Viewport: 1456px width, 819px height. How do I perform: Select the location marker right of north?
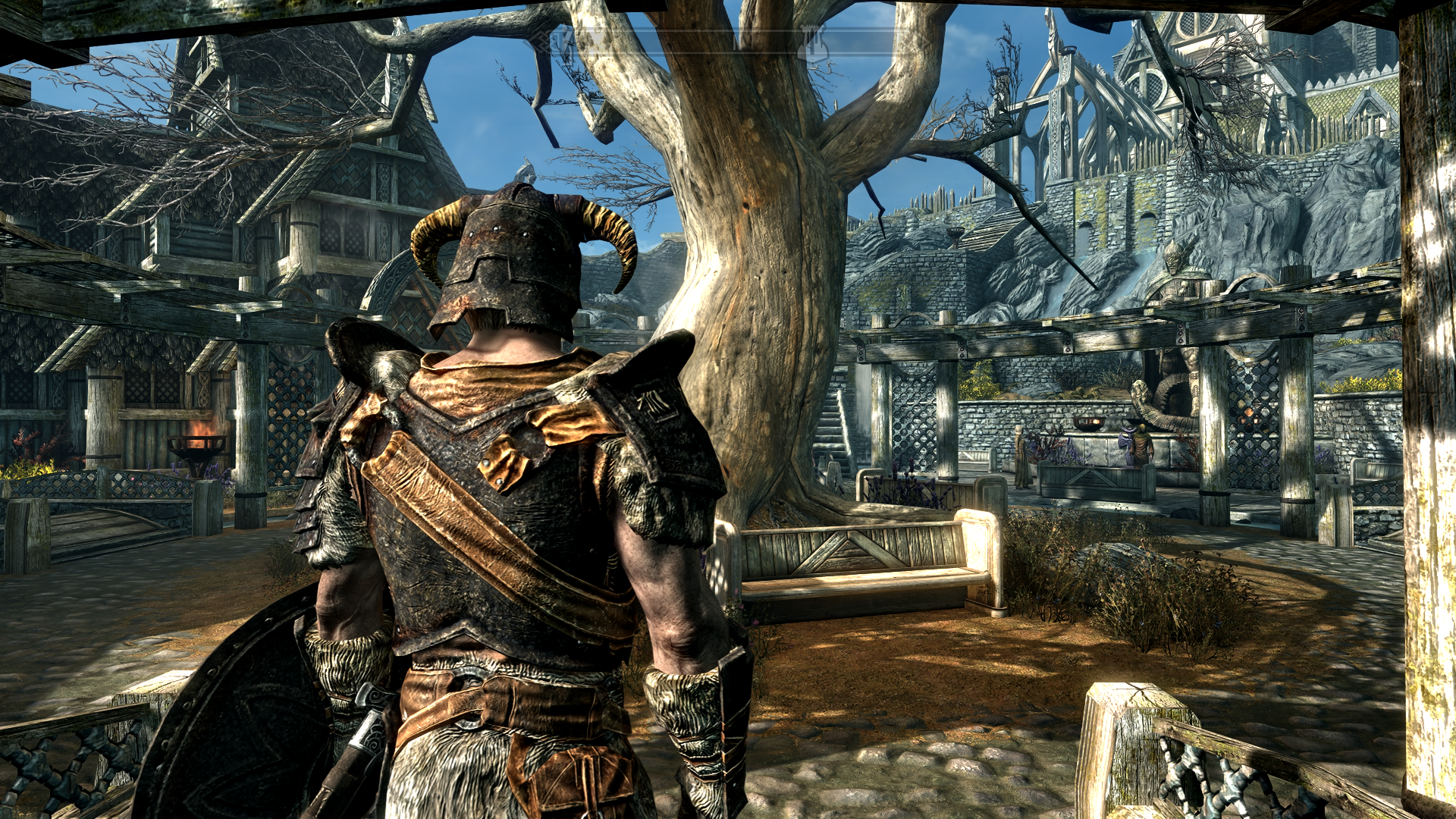click(x=813, y=42)
